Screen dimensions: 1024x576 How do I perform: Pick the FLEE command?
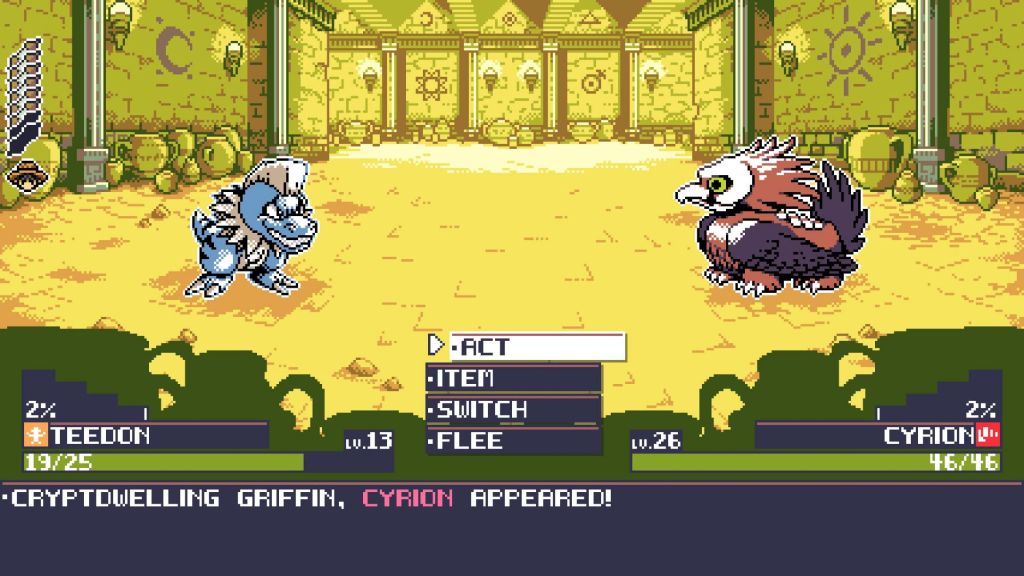(x=514, y=441)
